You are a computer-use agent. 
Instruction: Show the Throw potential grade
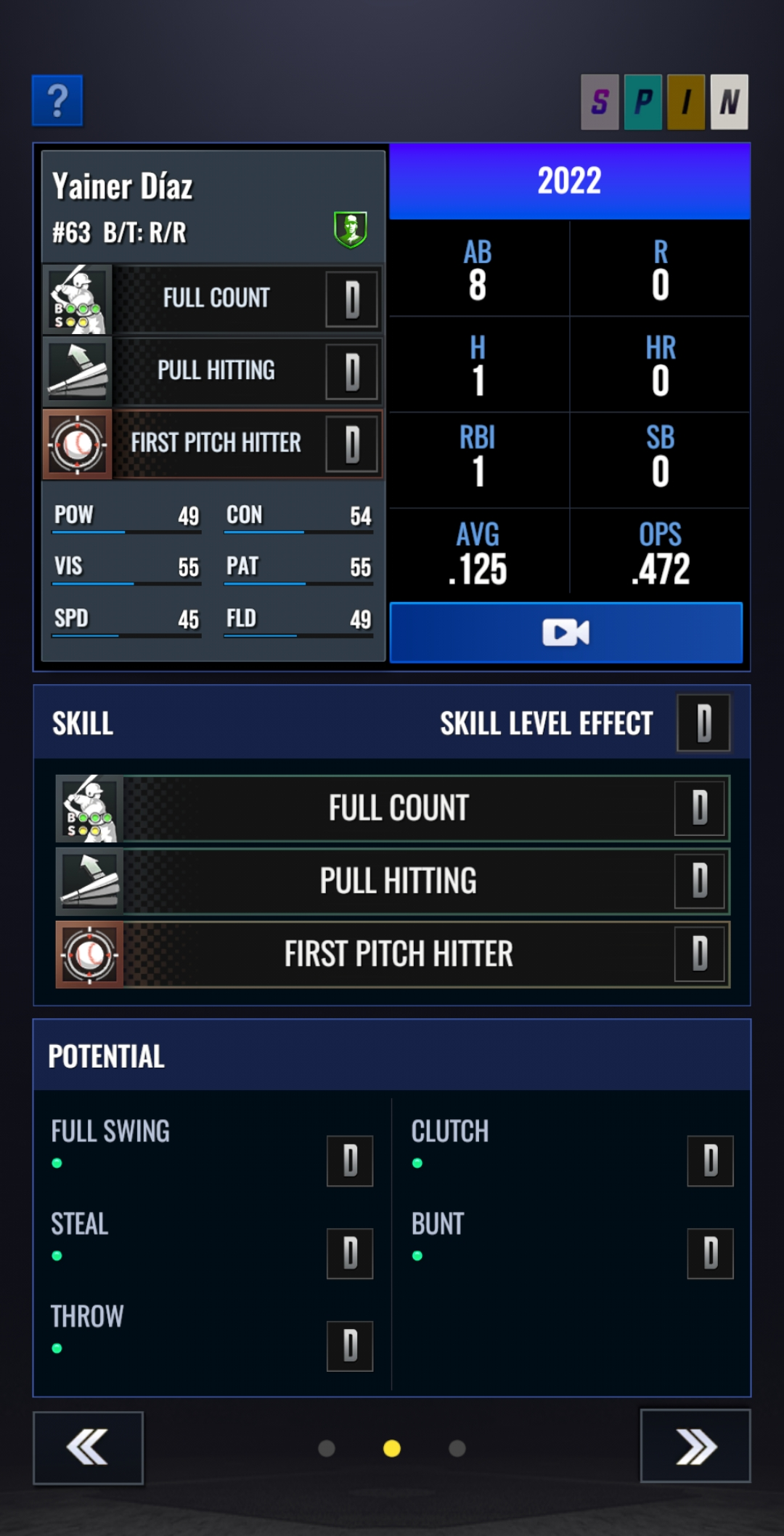(x=350, y=1346)
